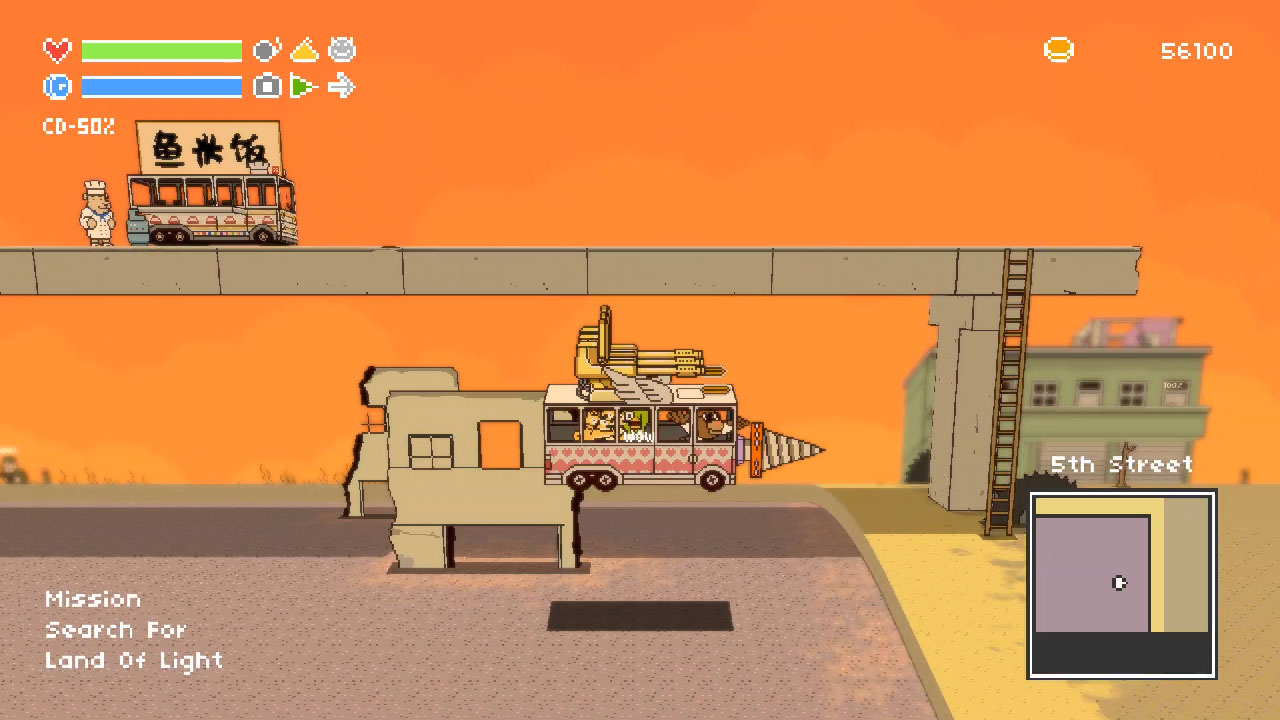The width and height of the screenshot is (1280, 720).
Task: Toggle the CD-50% cooldown indicator
Action: [78, 128]
